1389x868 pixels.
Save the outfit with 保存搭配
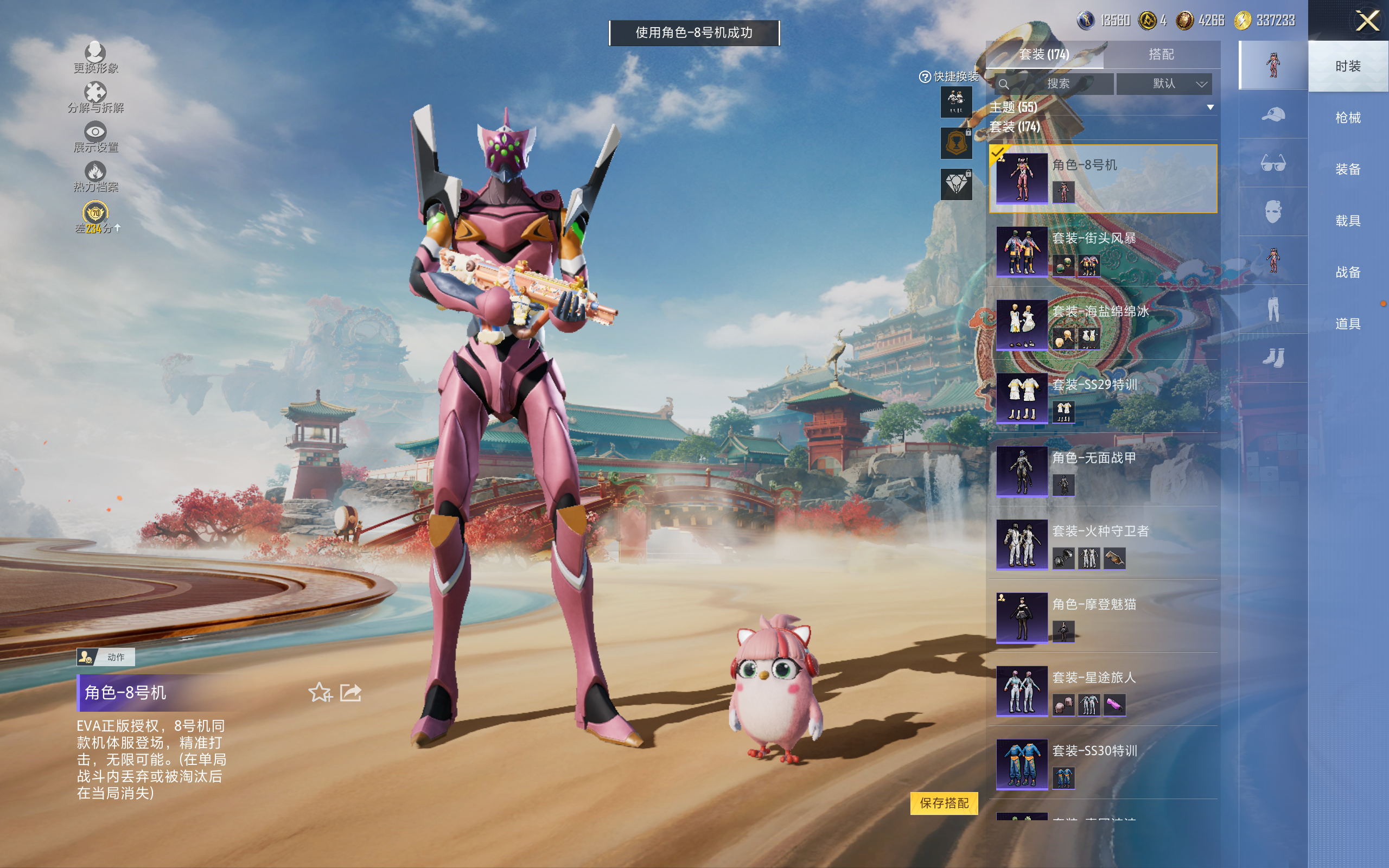tap(944, 802)
